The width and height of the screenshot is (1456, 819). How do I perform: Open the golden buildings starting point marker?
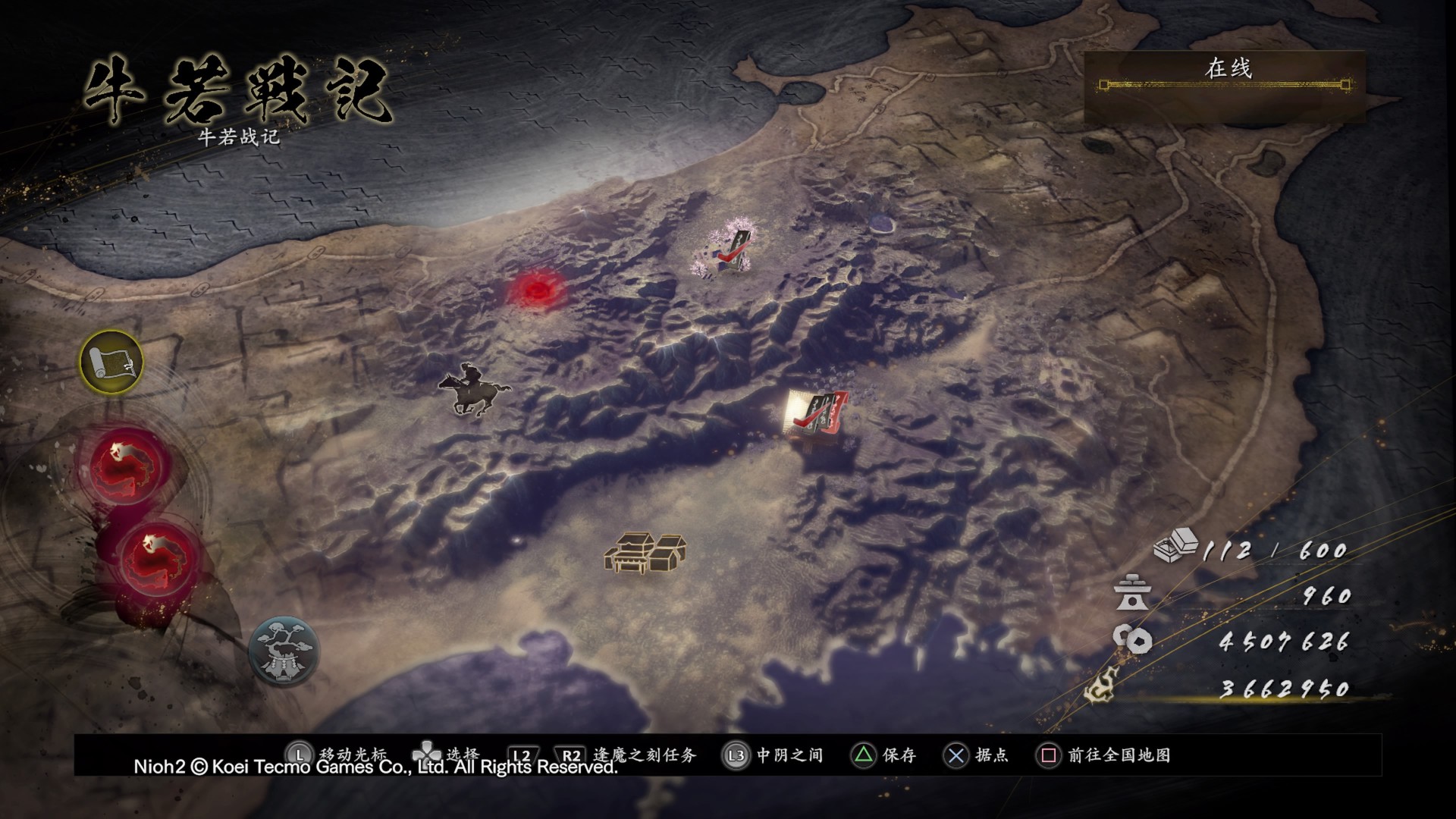(645, 551)
